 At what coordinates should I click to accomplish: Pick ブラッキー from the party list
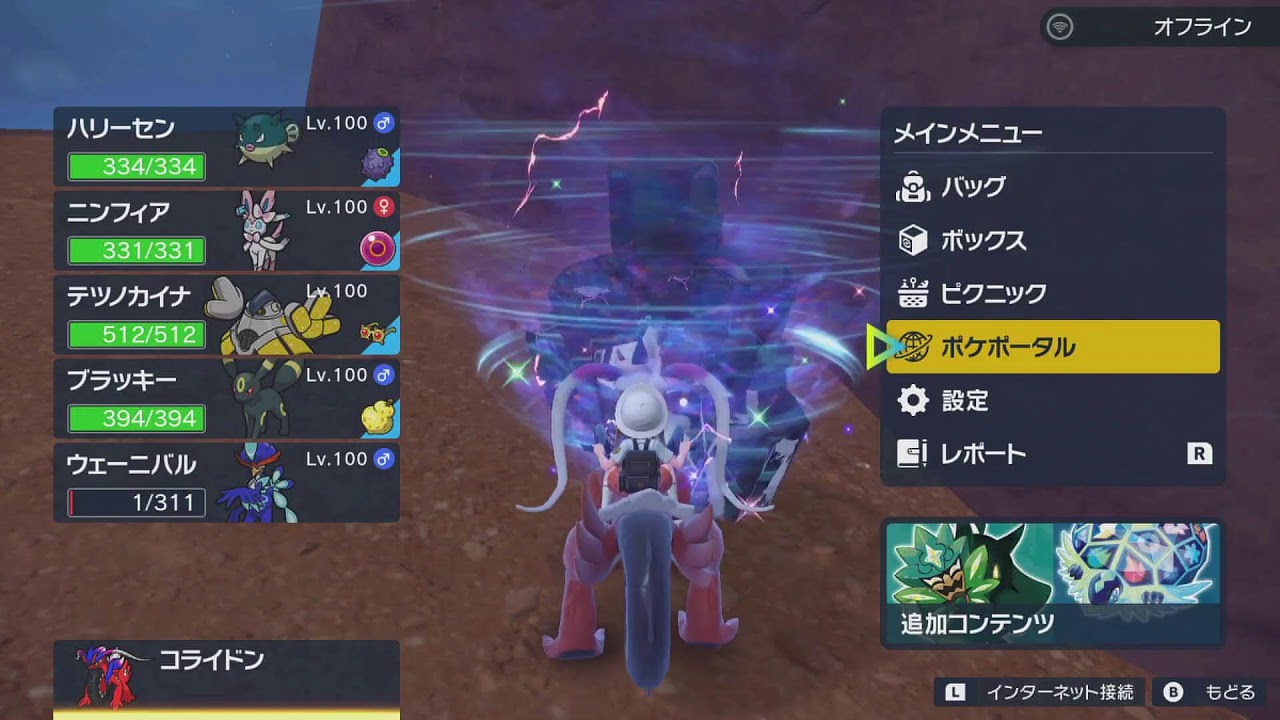(227, 399)
